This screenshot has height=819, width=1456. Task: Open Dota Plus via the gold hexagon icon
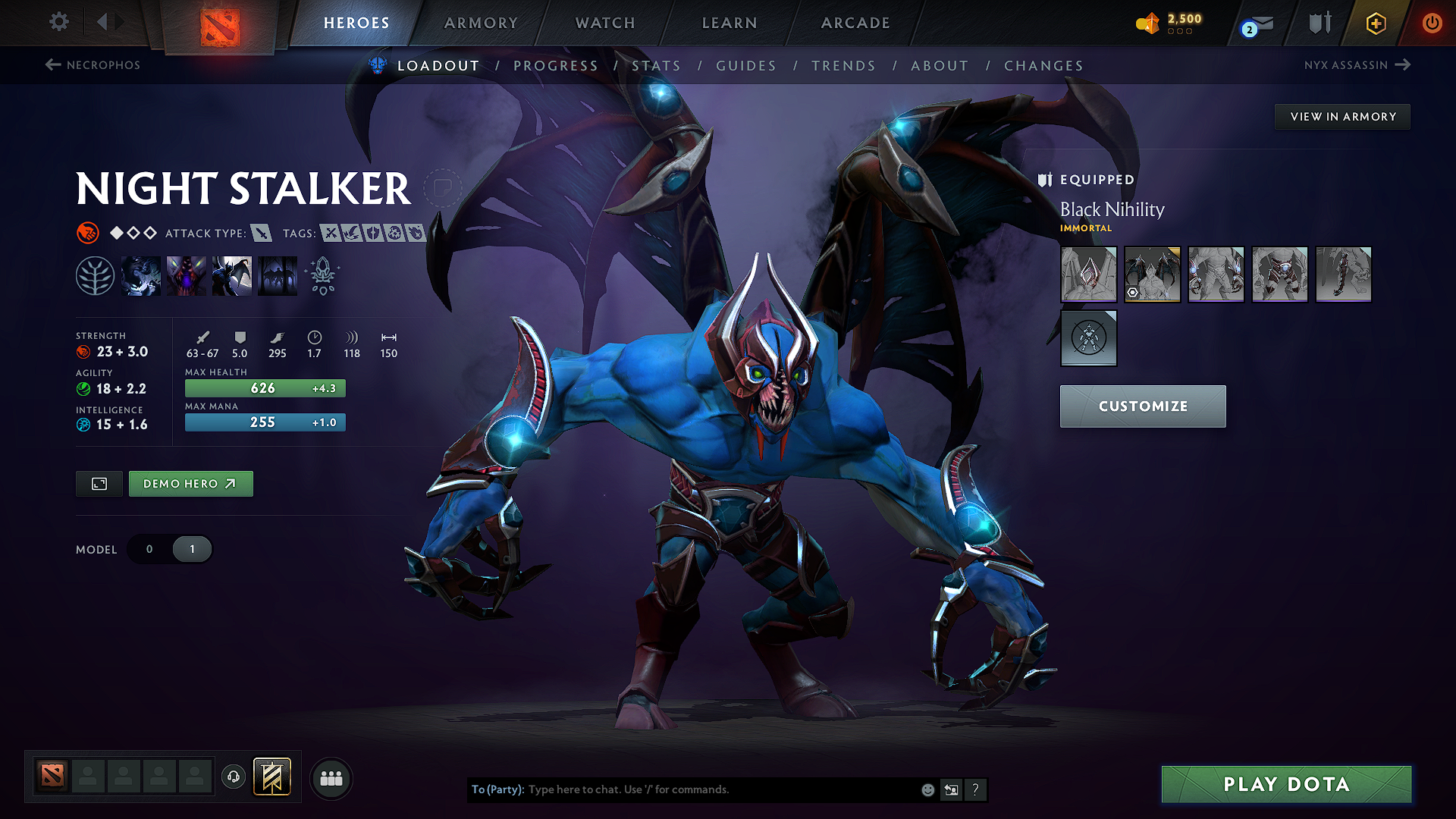pos(1375,24)
